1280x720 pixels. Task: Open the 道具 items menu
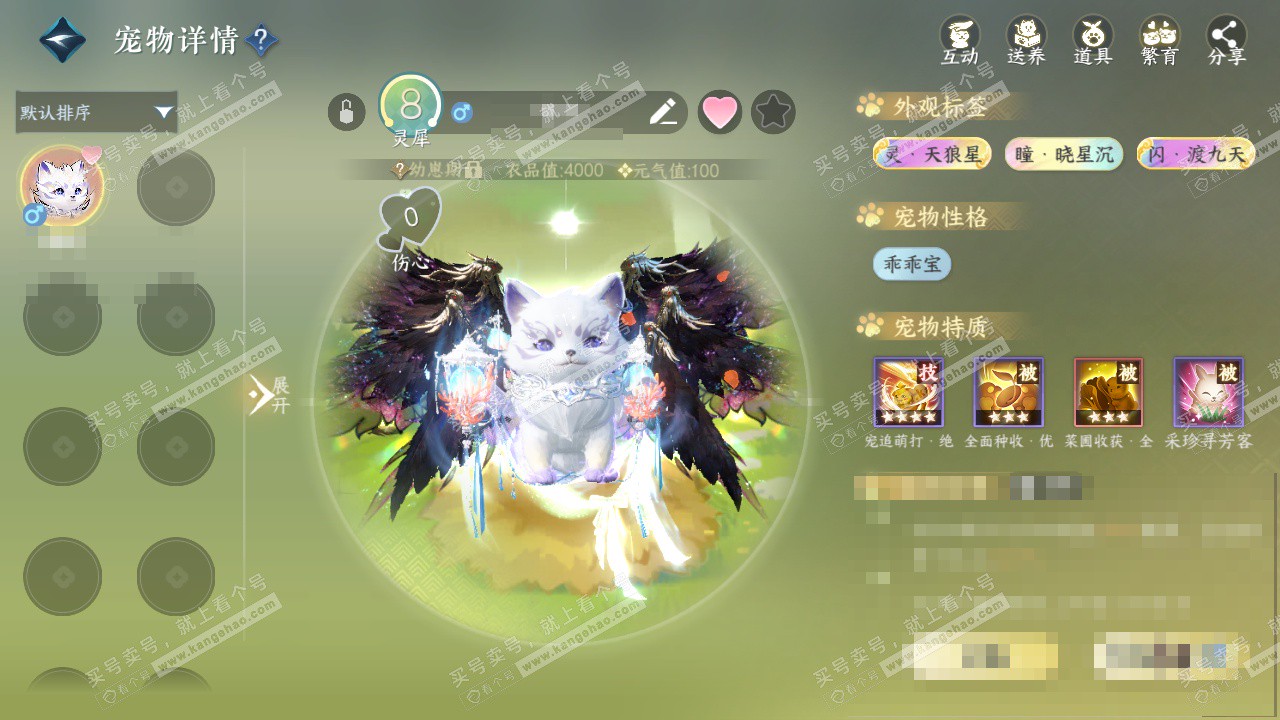click(x=1093, y=40)
